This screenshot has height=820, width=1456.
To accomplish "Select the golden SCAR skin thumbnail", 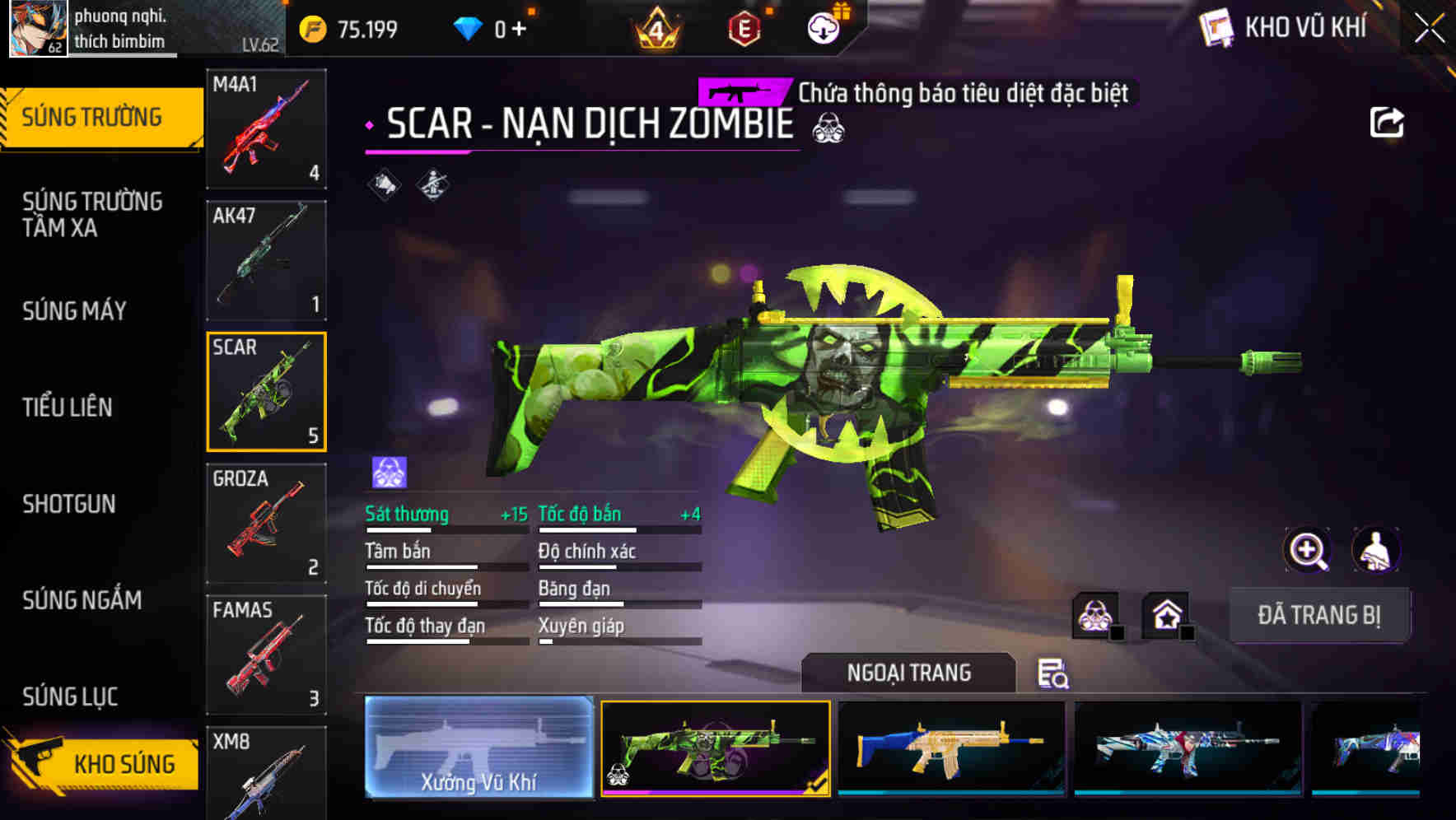I will tap(951, 751).
